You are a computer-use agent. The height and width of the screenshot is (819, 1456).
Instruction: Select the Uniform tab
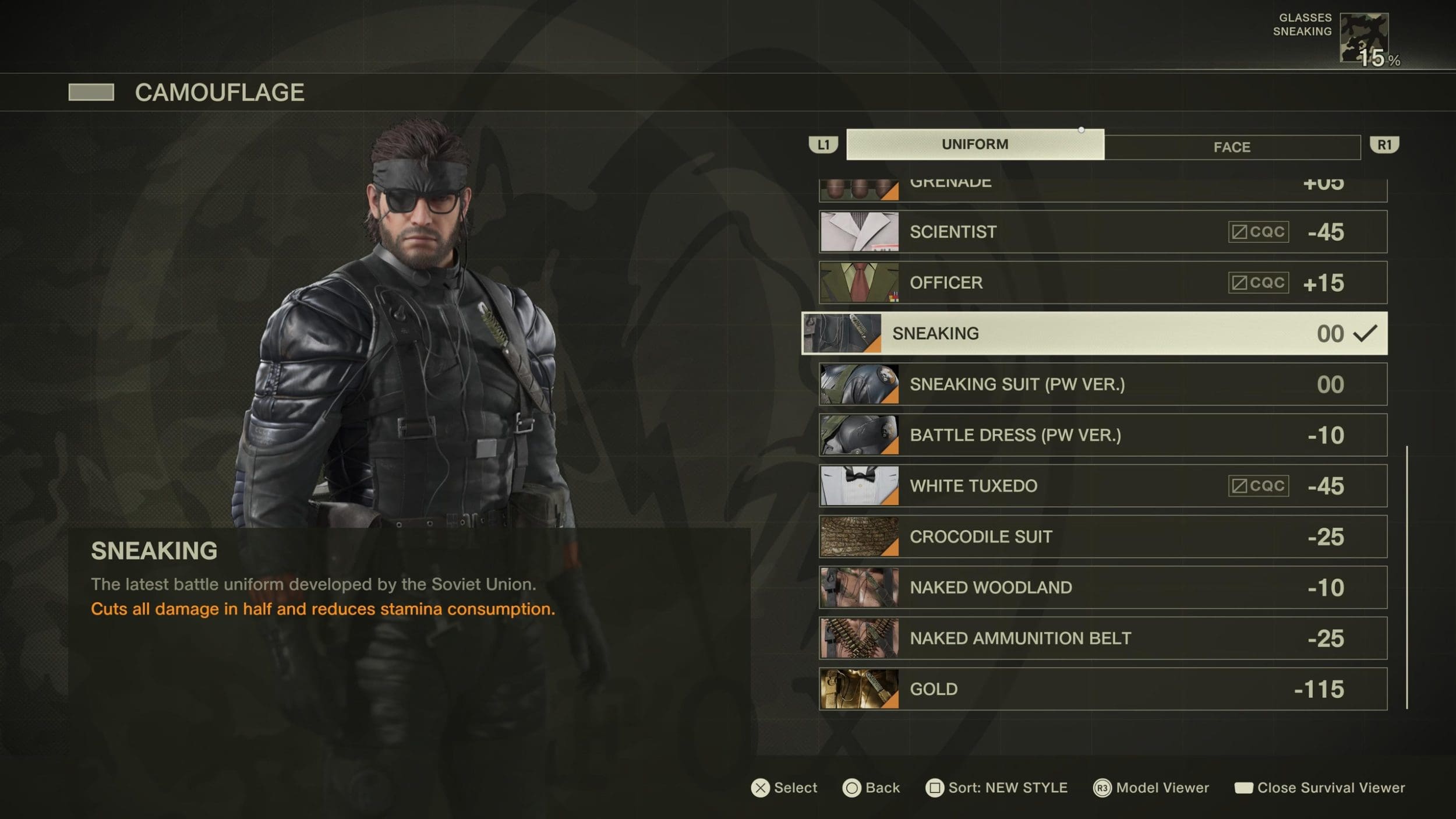tap(974, 144)
